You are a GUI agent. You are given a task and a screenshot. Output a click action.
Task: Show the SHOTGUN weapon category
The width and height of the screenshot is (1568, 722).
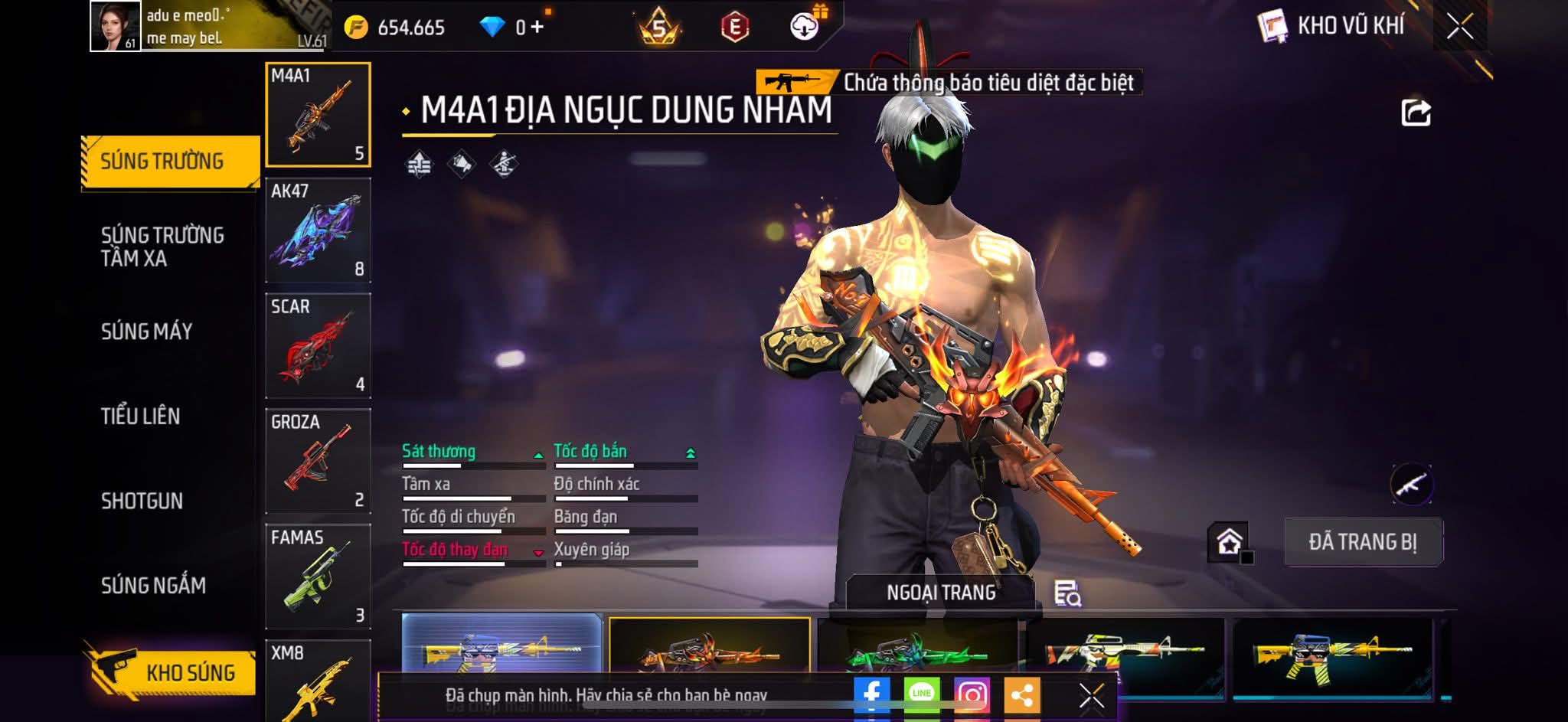click(142, 501)
